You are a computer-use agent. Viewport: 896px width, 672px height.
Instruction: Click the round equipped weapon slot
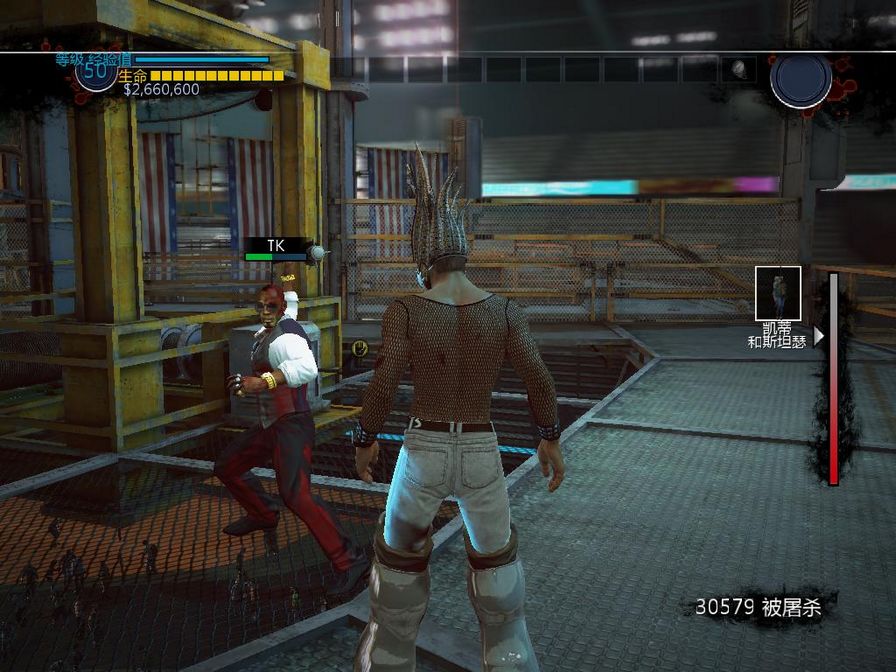point(800,80)
